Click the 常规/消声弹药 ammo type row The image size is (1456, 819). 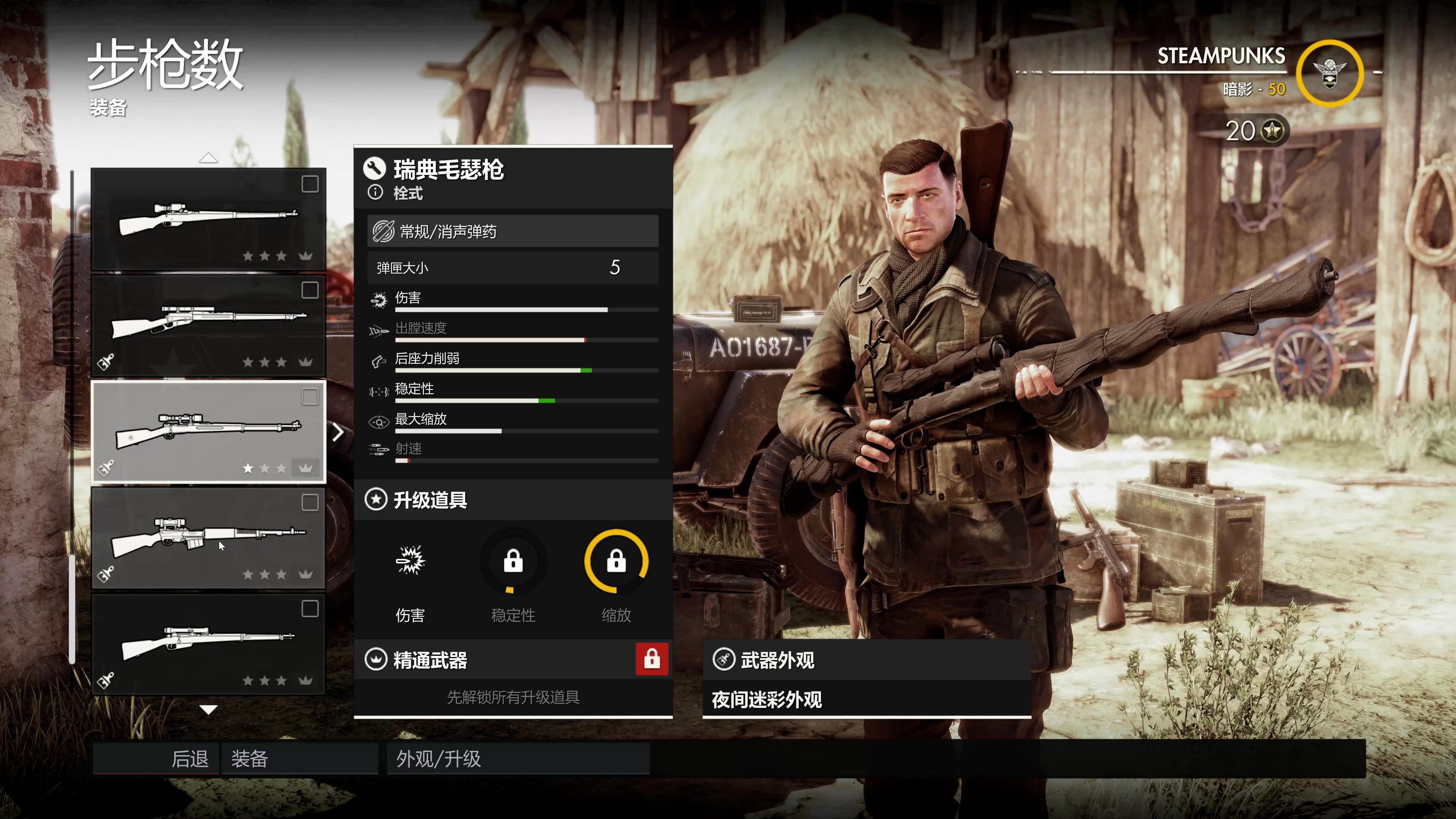[512, 231]
